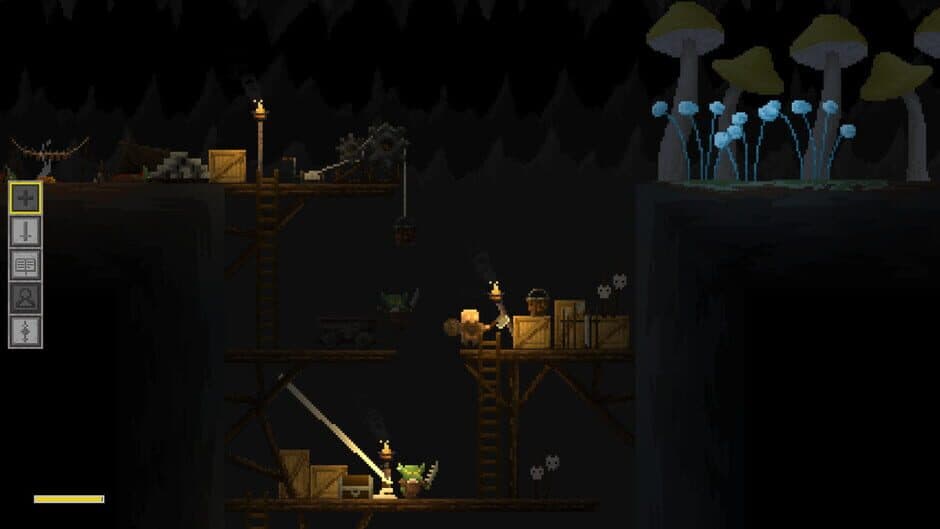Open the book journal button
Image resolution: width=940 pixels, height=529 pixels.
coord(25,264)
